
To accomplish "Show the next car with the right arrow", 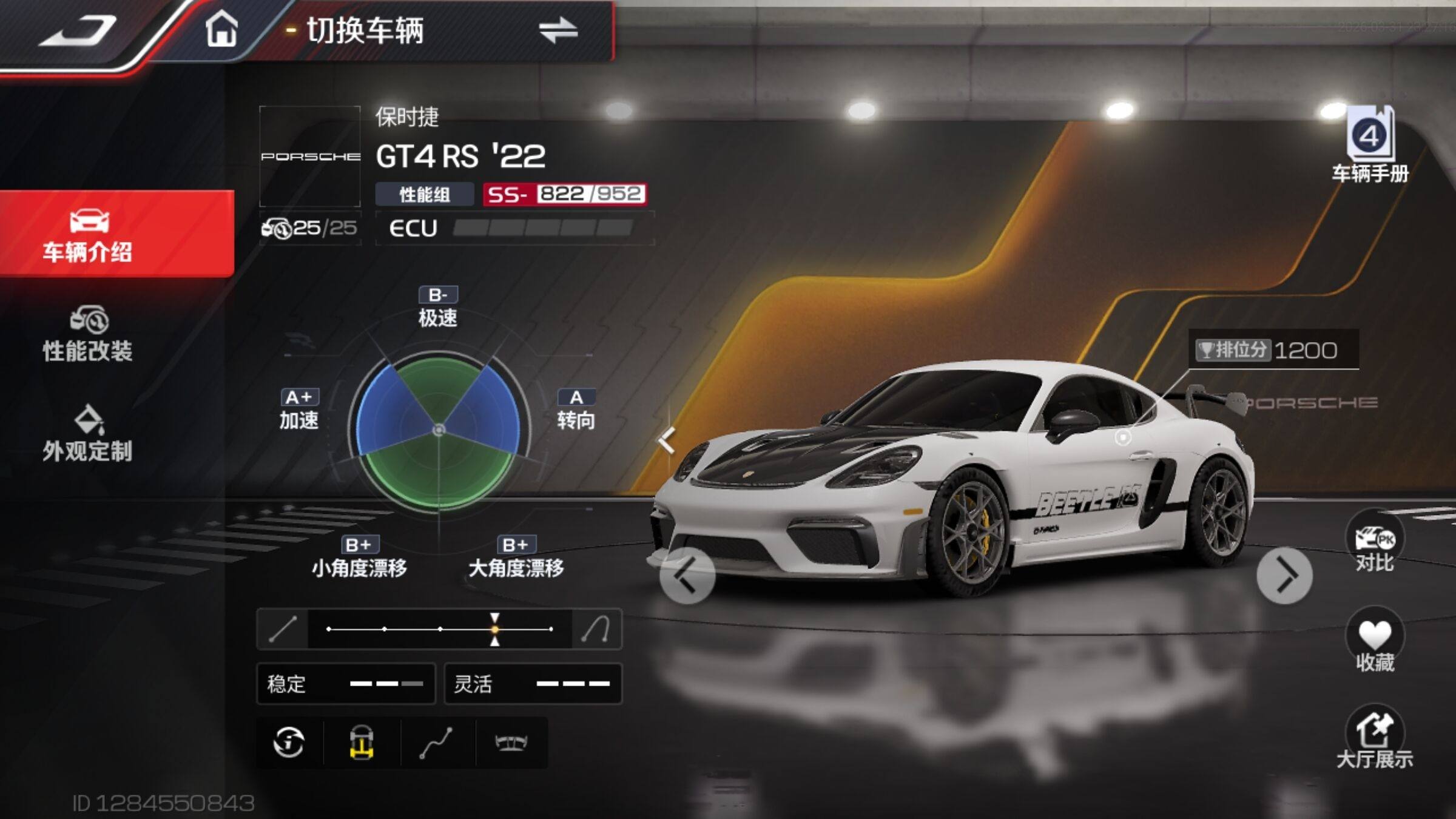I will [x=1284, y=576].
